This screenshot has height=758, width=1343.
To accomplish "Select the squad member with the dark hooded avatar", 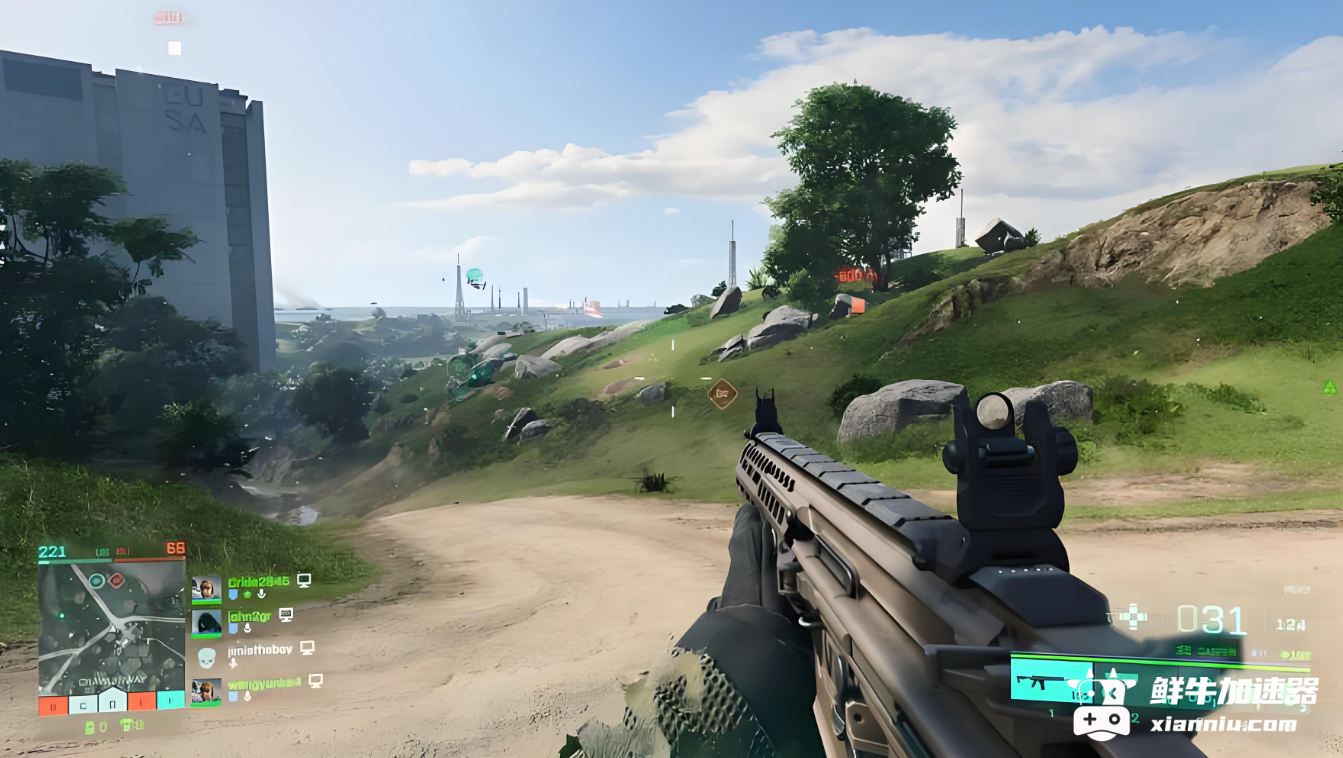I will 207,622.
